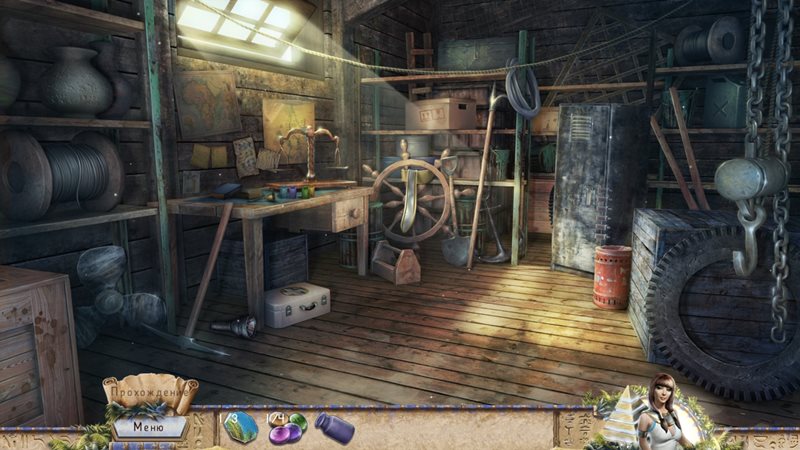Select the colored gems inventory item
This screenshot has height=450, width=800.
(x=286, y=428)
